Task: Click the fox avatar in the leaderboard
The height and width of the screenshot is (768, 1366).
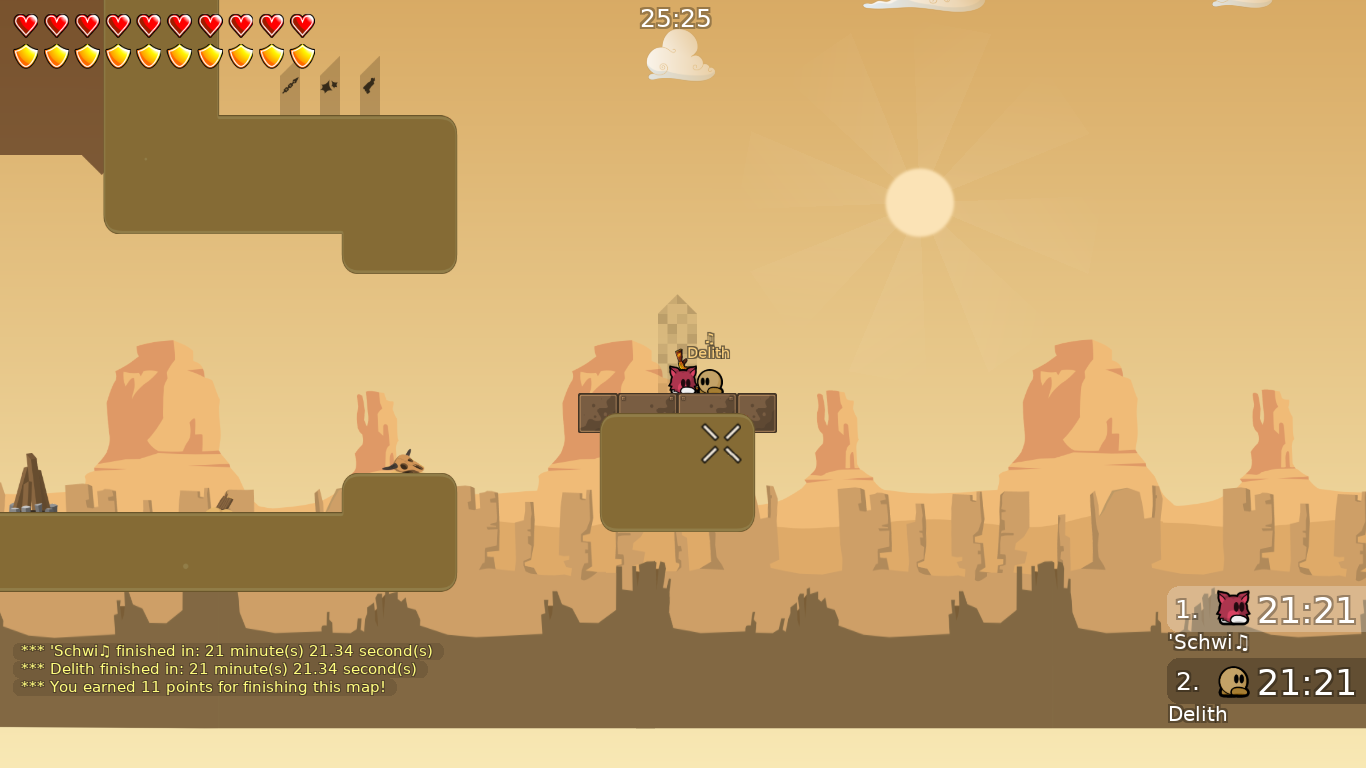Action: pyautogui.click(x=1232, y=610)
